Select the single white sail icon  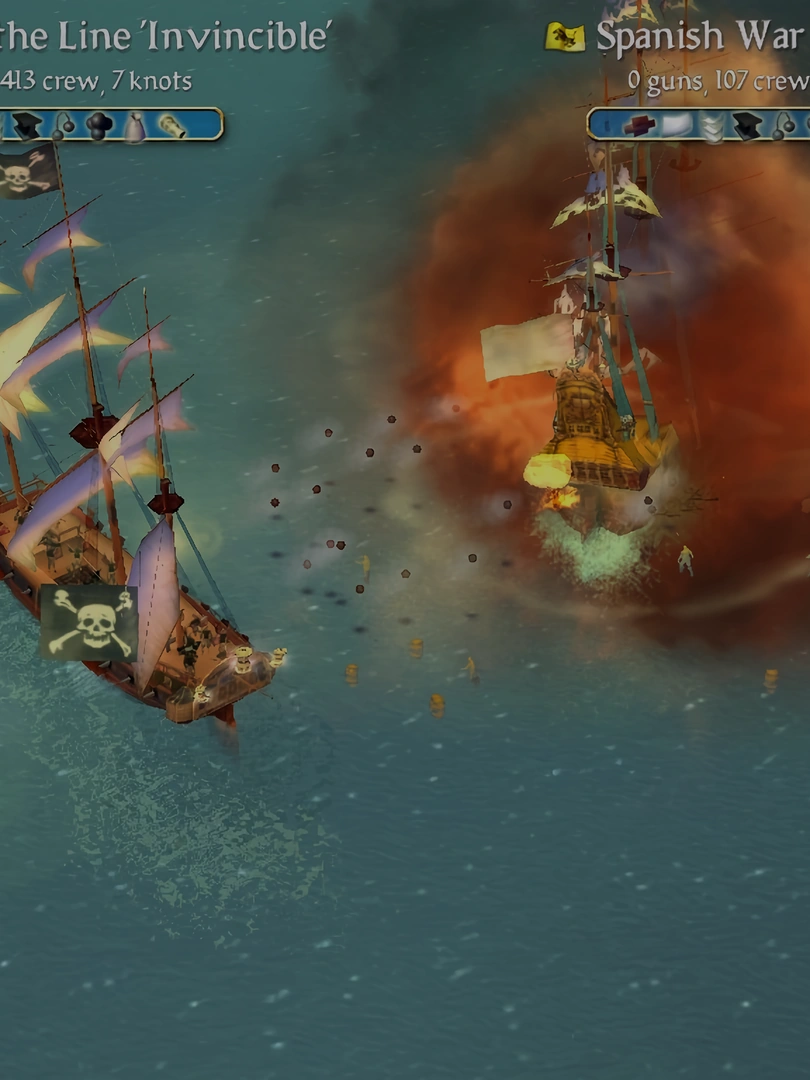(676, 125)
